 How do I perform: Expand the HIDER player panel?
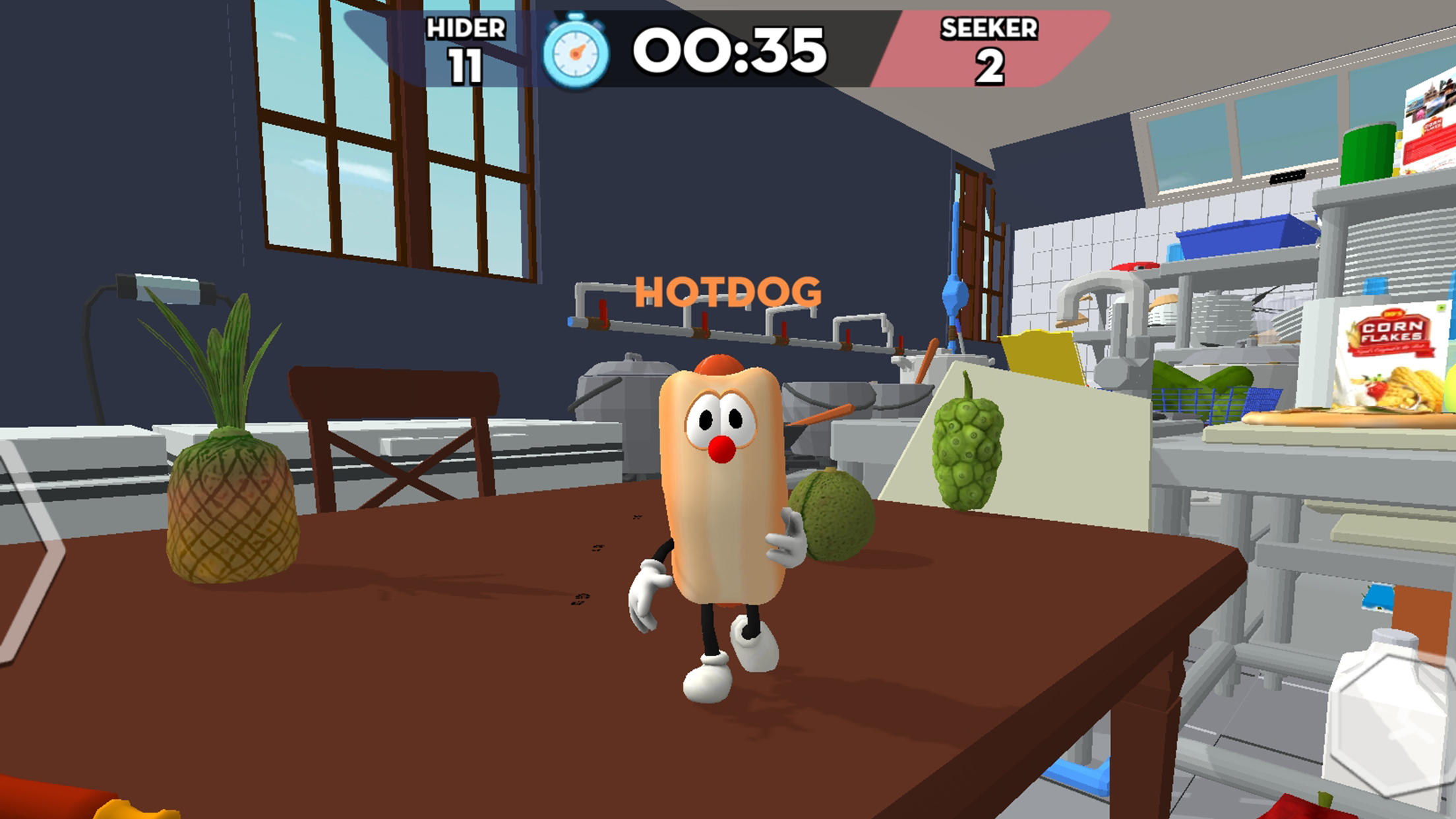465,47
